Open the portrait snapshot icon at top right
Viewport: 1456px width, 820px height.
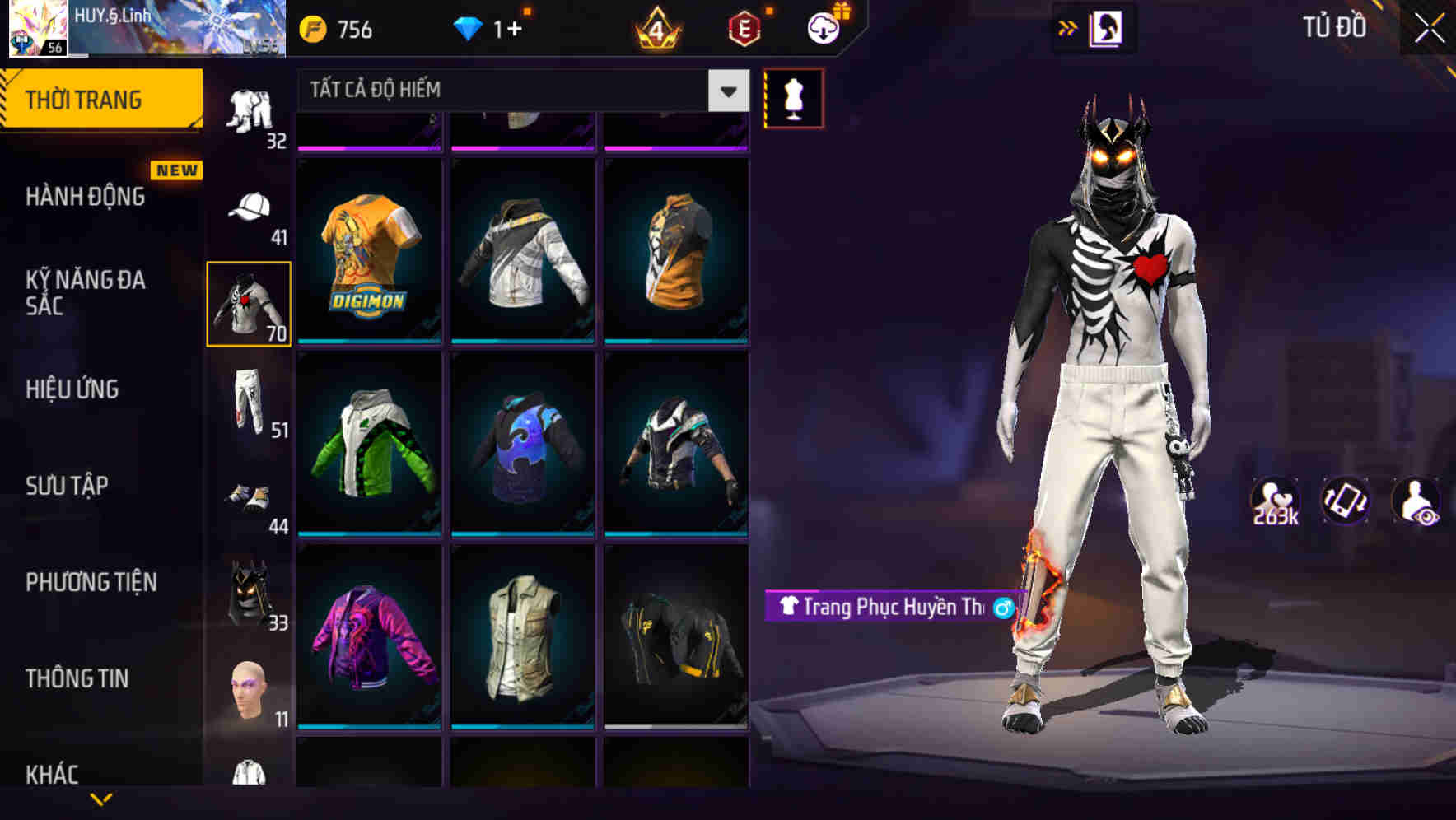tap(1107, 27)
